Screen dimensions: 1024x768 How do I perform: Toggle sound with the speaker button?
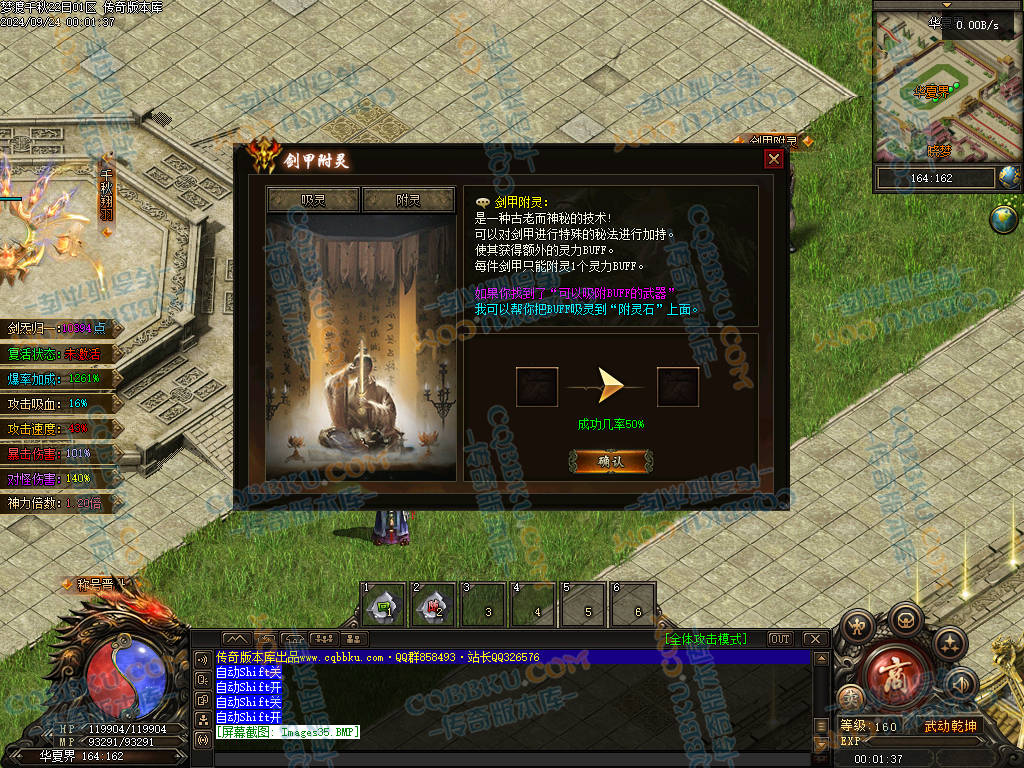click(960, 684)
